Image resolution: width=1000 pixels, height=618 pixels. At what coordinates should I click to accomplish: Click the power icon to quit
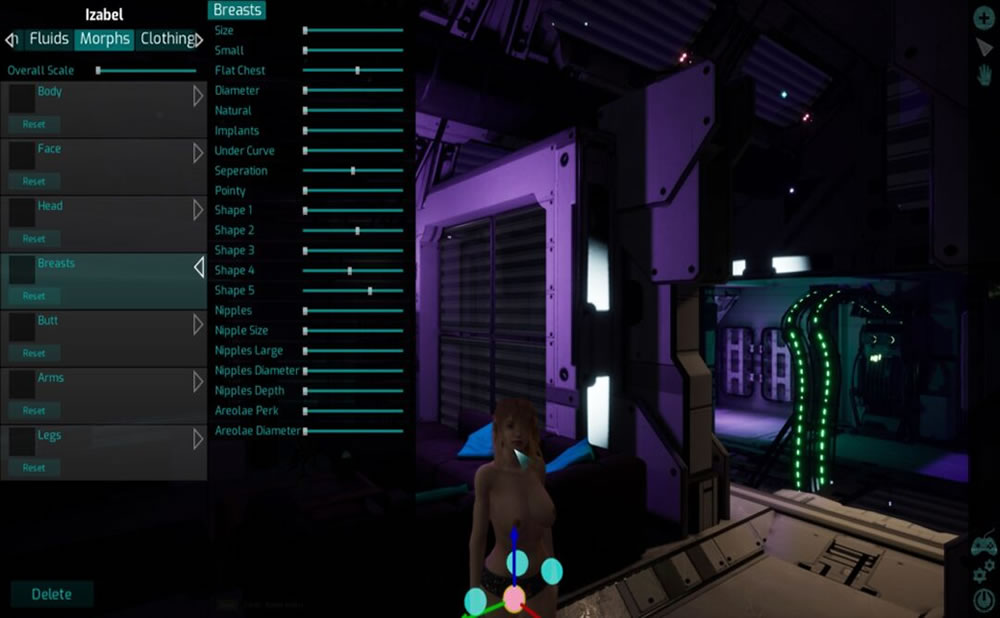984,600
